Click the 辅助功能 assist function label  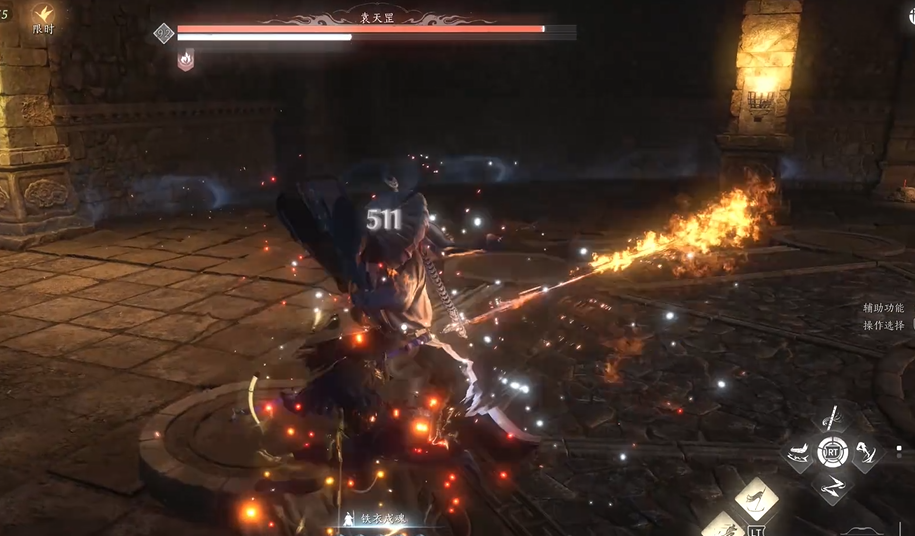(x=883, y=308)
